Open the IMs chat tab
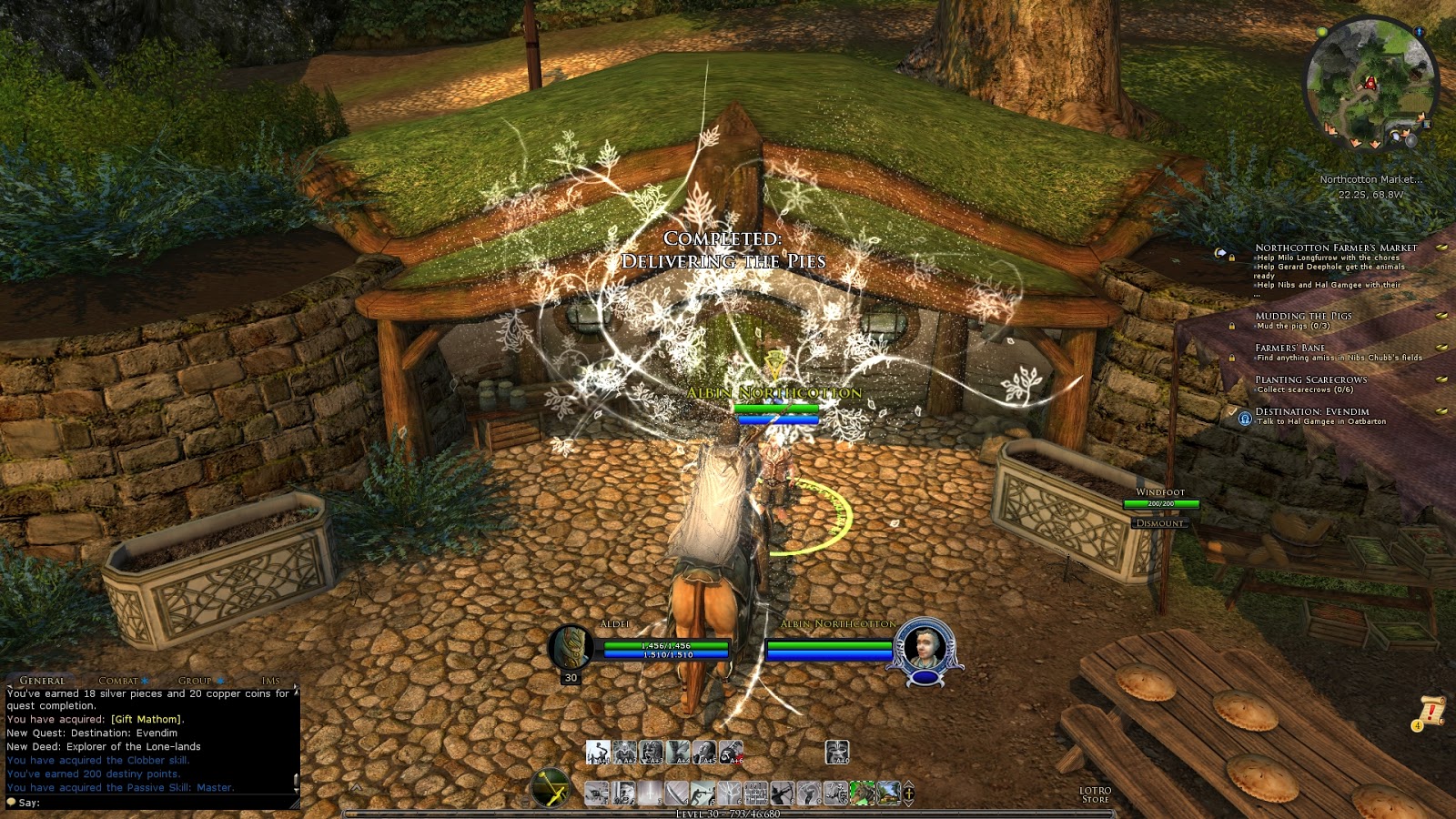Viewport: 1456px width, 819px height. pos(270,681)
